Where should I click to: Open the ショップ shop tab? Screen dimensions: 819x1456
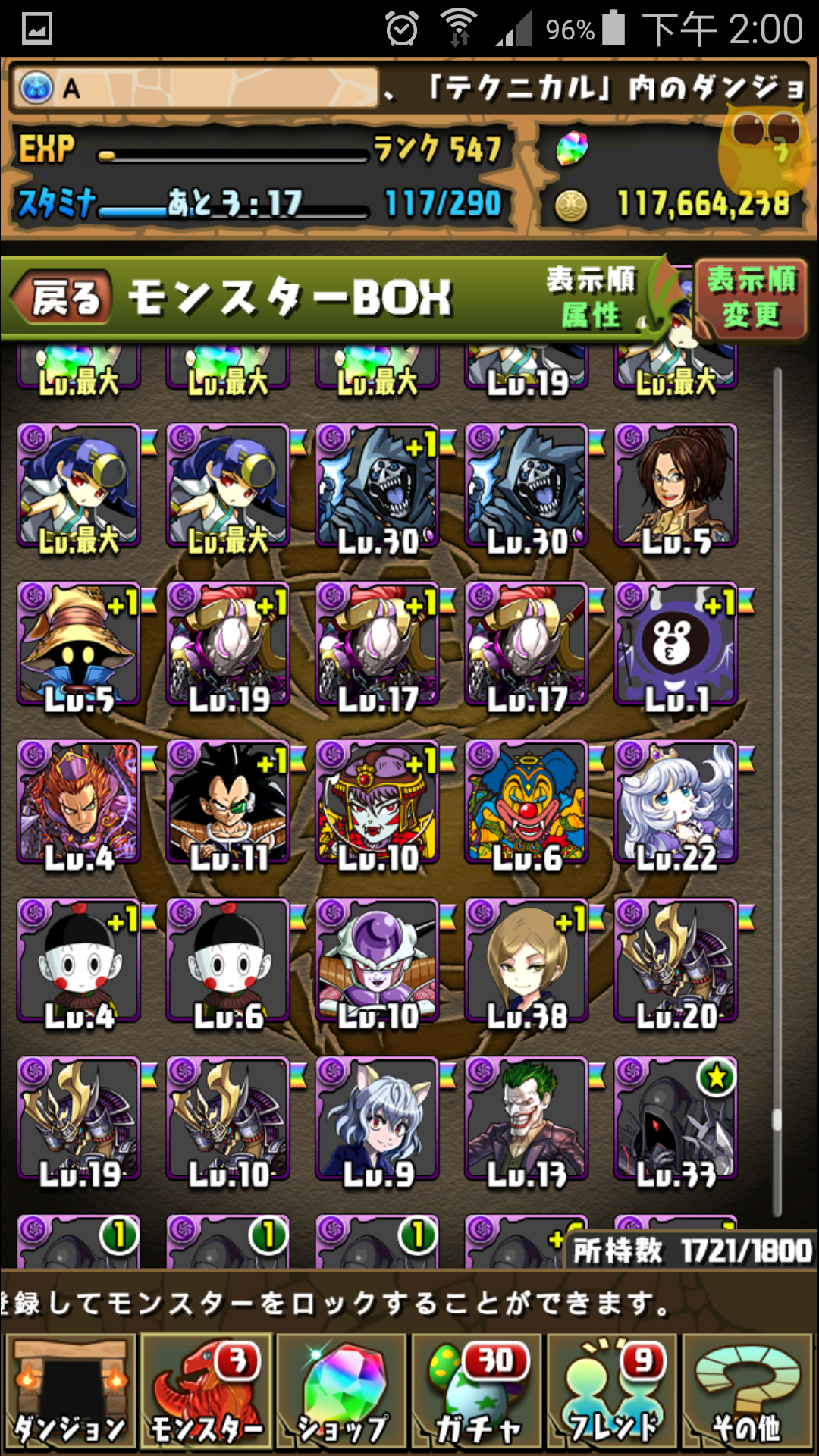(343, 1392)
